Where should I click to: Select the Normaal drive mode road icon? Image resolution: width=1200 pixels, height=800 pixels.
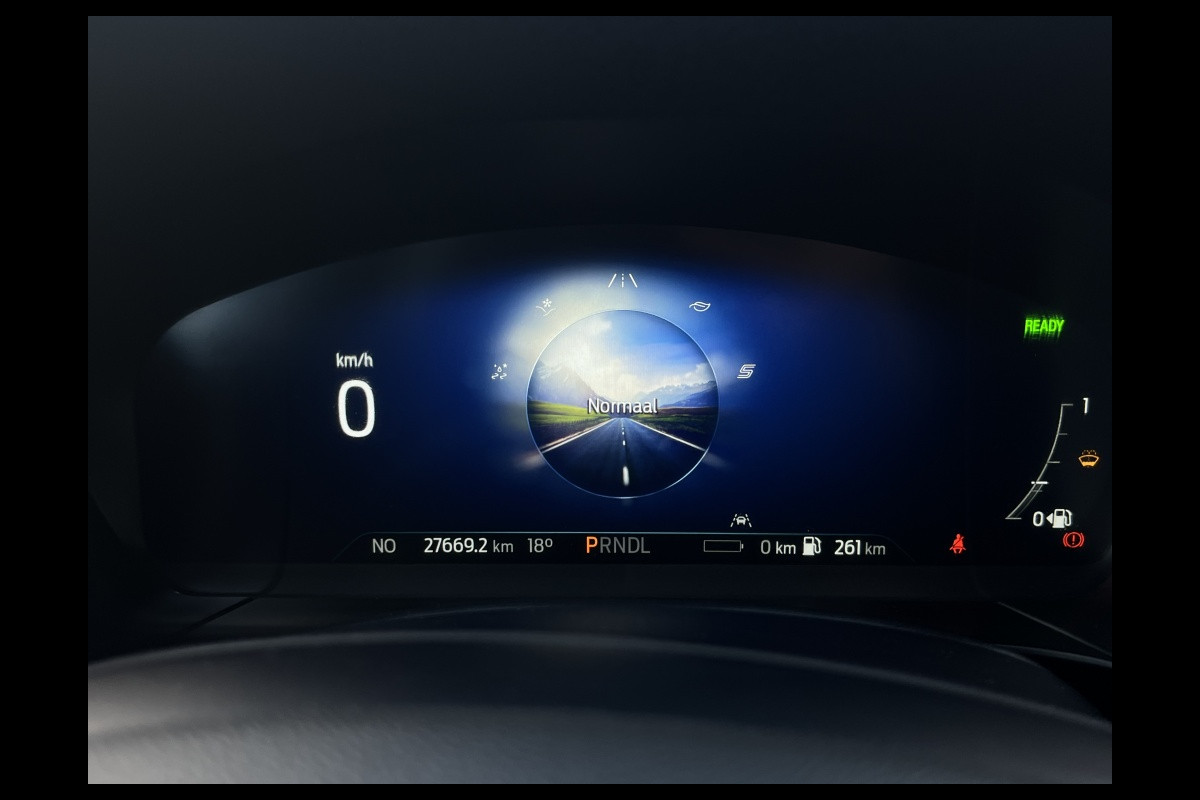click(x=622, y=281)
